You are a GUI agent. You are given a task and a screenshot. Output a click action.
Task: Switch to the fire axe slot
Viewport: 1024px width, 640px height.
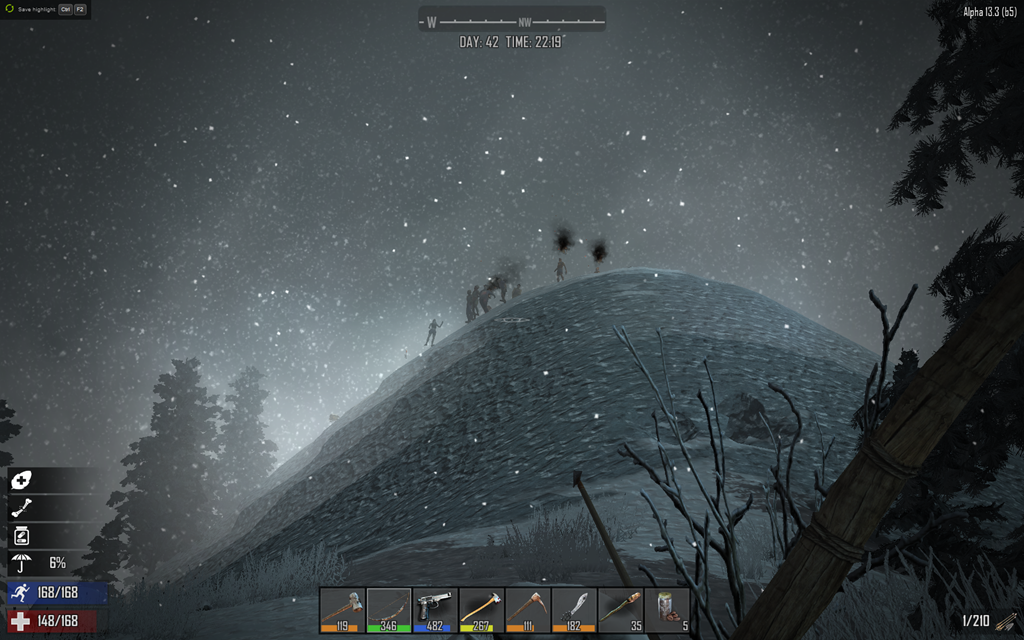(x=482, y=609)
